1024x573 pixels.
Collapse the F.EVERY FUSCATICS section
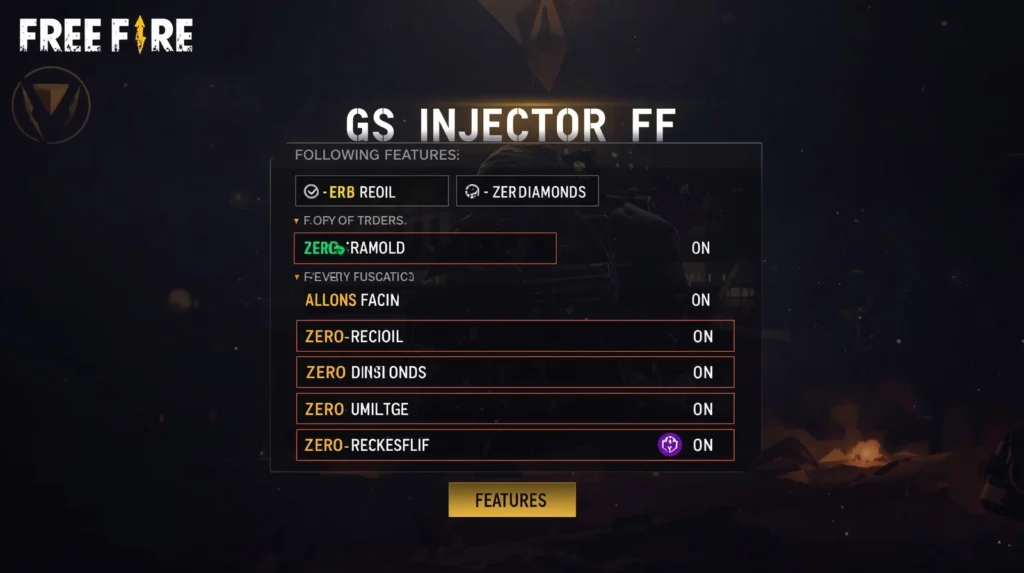(296, 277)
